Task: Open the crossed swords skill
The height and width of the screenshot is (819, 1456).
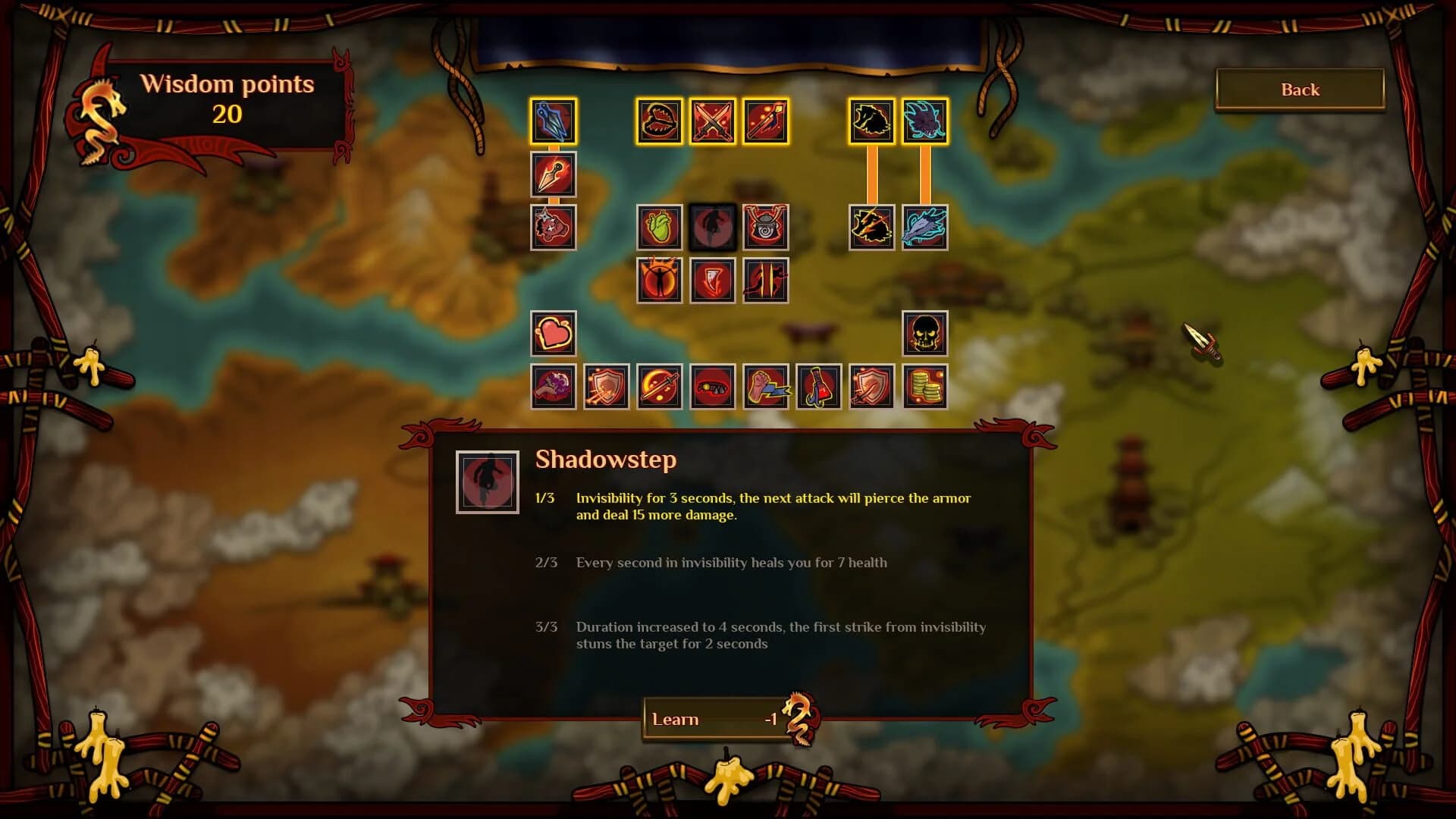Action: (x=712, y=121)
